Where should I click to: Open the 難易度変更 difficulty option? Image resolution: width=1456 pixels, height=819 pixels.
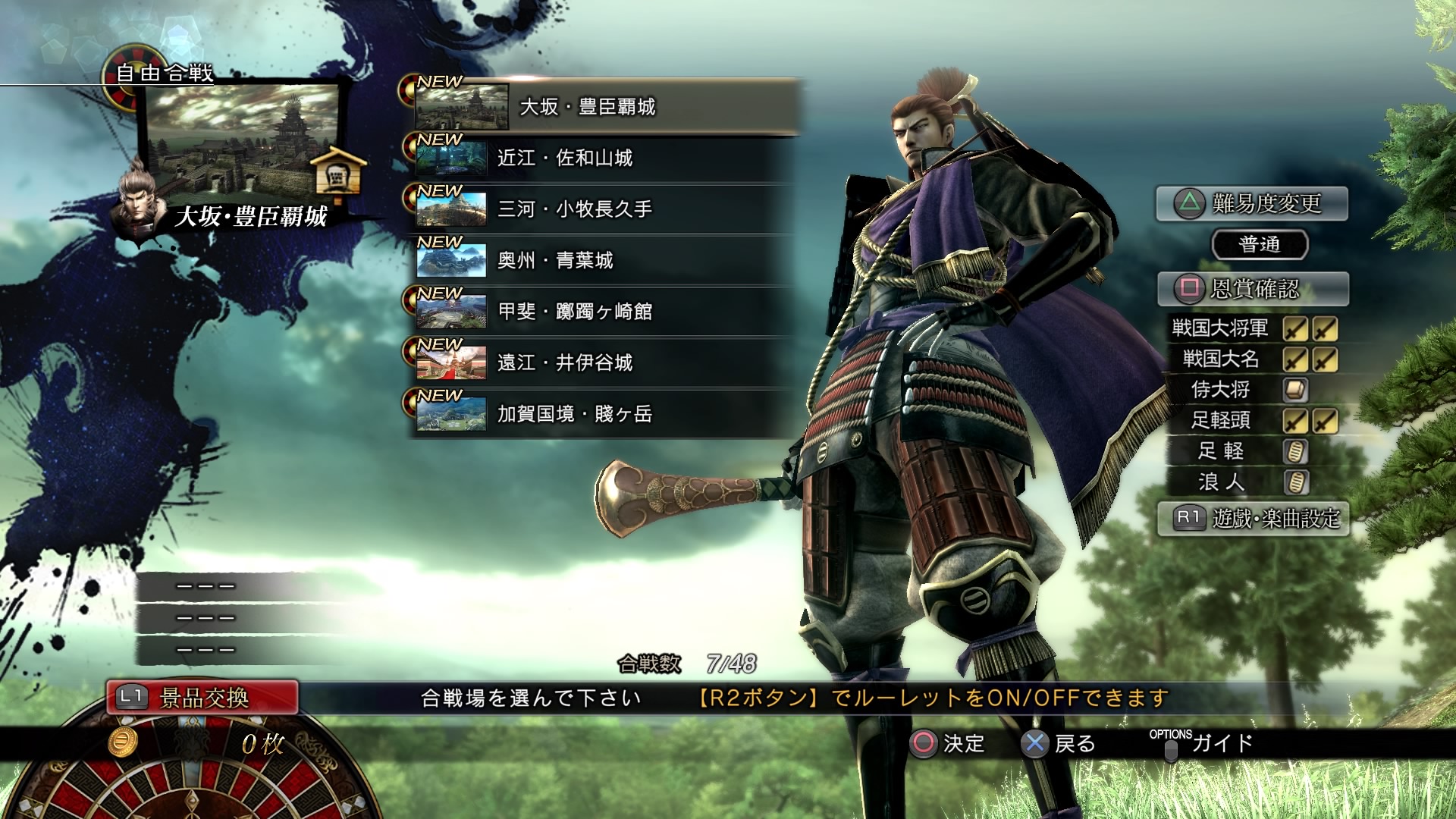1252,203
